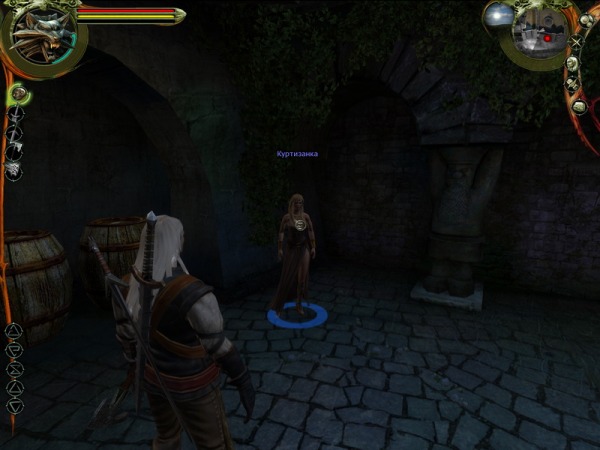Open the crossed swords panel icon
The height and width of the screenshot is (450, 600).
(x=574, y=42)
